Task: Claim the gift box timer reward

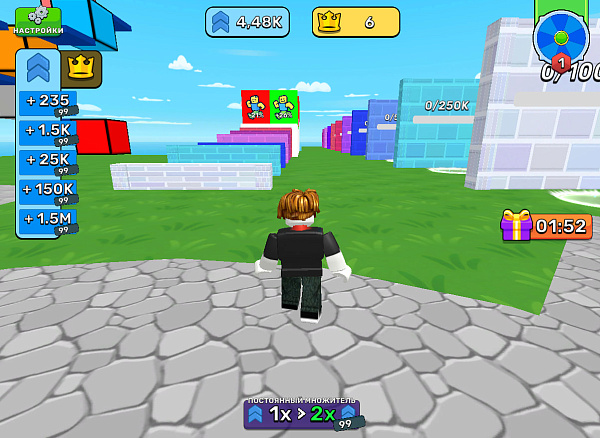Action: coord(546,226)
